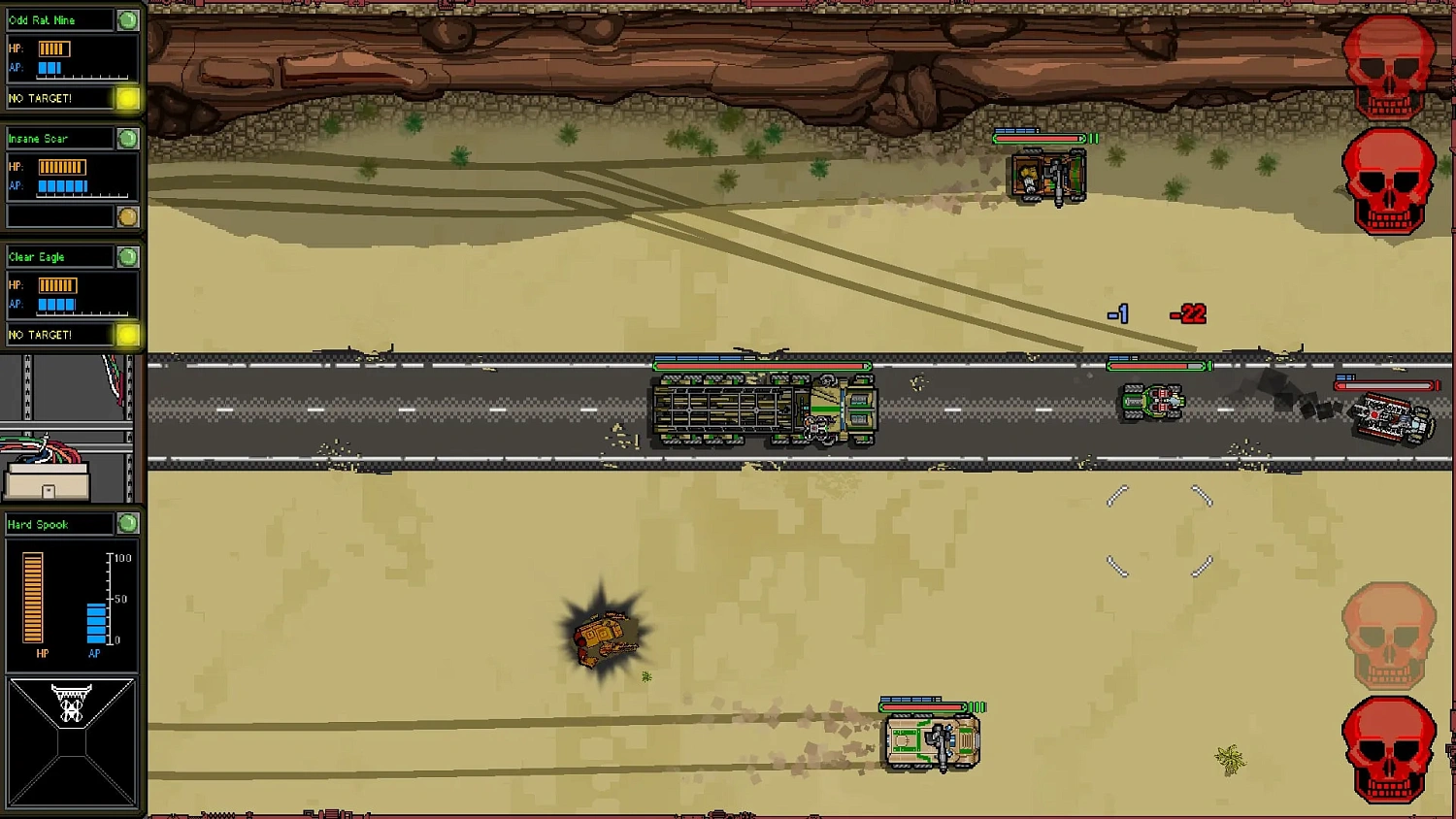Click the burning wreck in the sand
The width and height of the screenshot is (1456, 819).
point(604,636)
